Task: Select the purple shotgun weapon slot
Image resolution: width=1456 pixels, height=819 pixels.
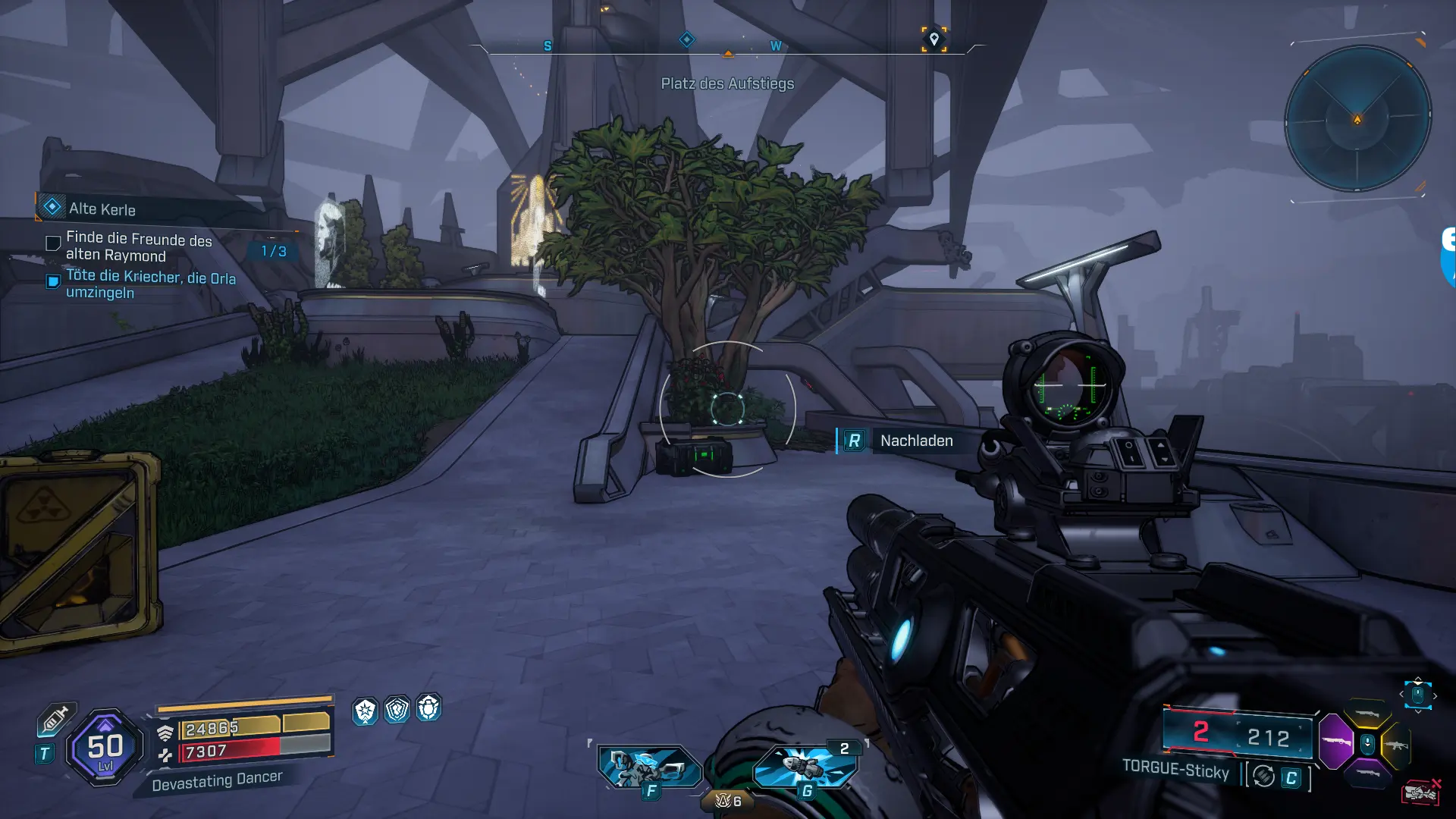Action: coord(1335,741)
